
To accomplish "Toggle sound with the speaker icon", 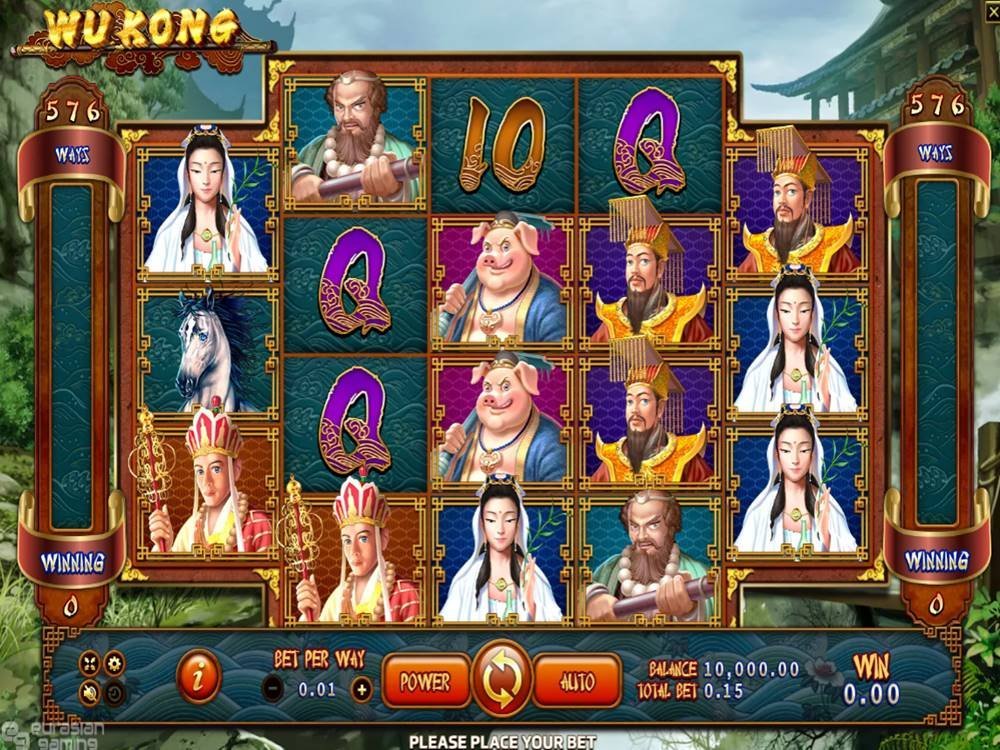I will (90, 691).
